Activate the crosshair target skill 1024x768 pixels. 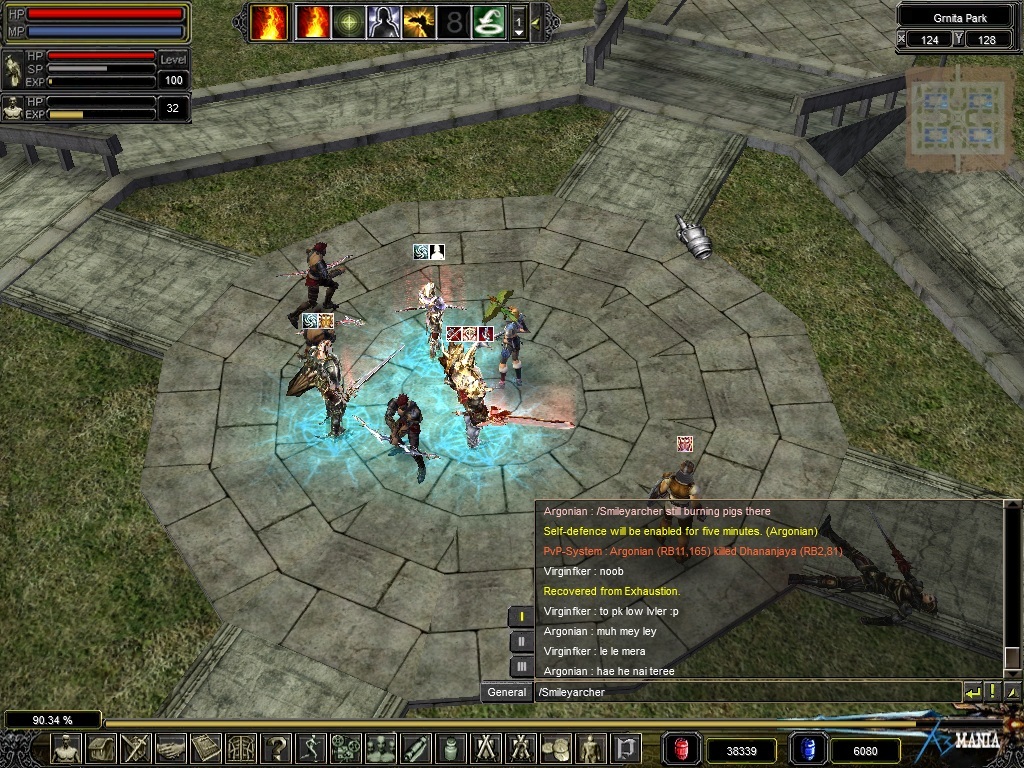click(x=348, y=22)
